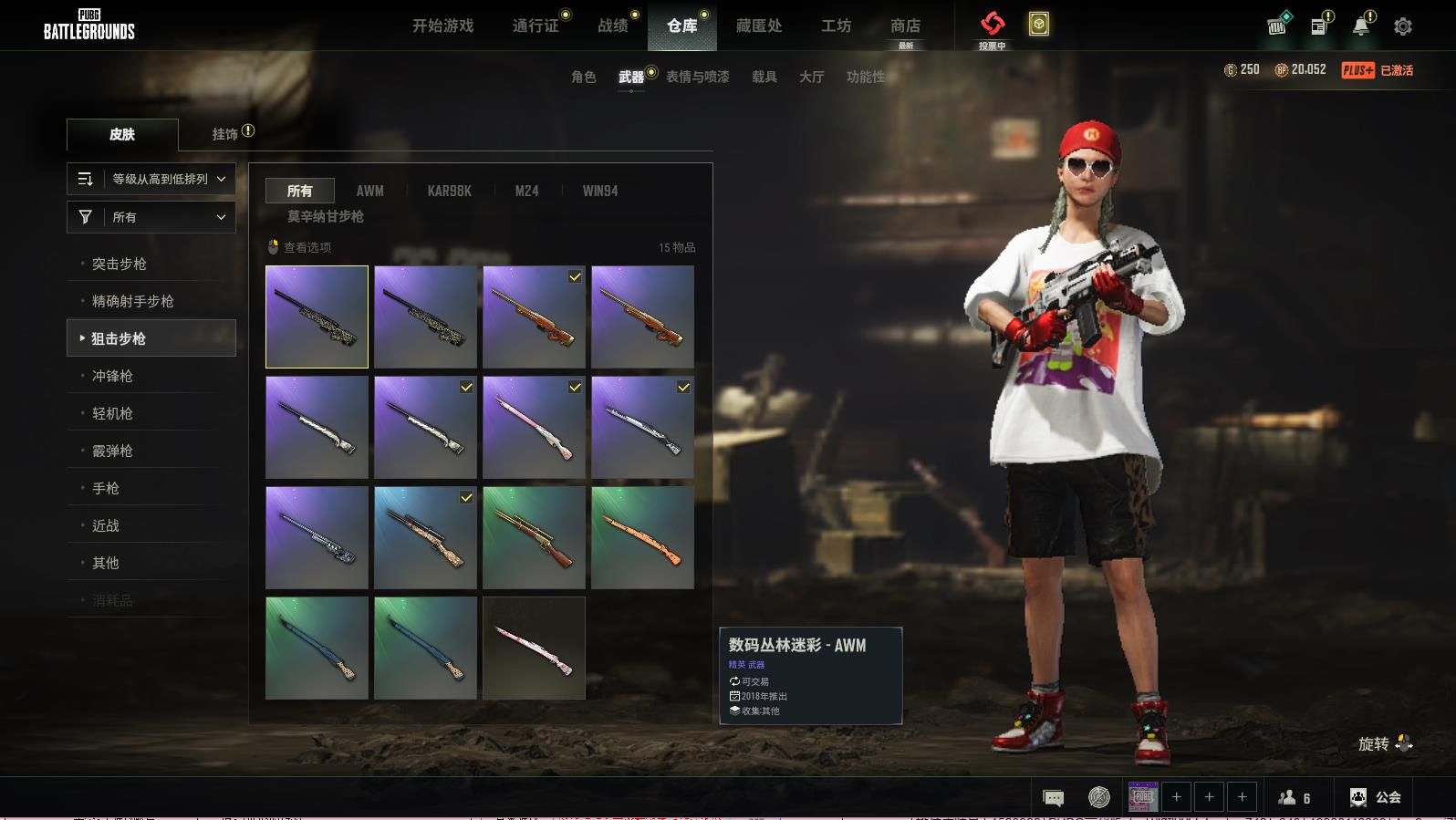Filter skins by KAR98K
The width and height of the screenshot is (1456, 820).
[449, 191]
